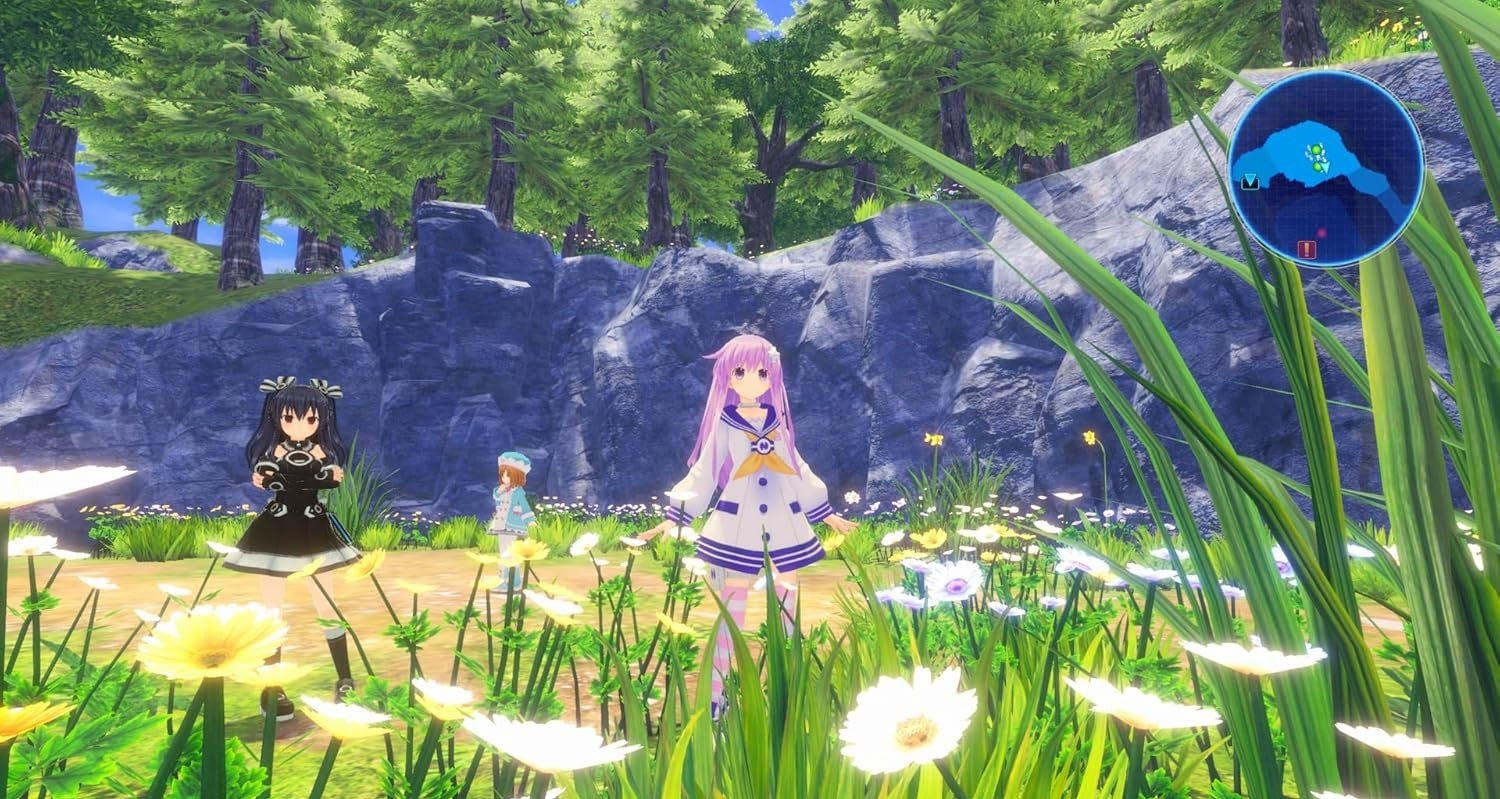Select the player direction arrow on the minimap
Viewport: 1500px width, 799px height.
1325,167
